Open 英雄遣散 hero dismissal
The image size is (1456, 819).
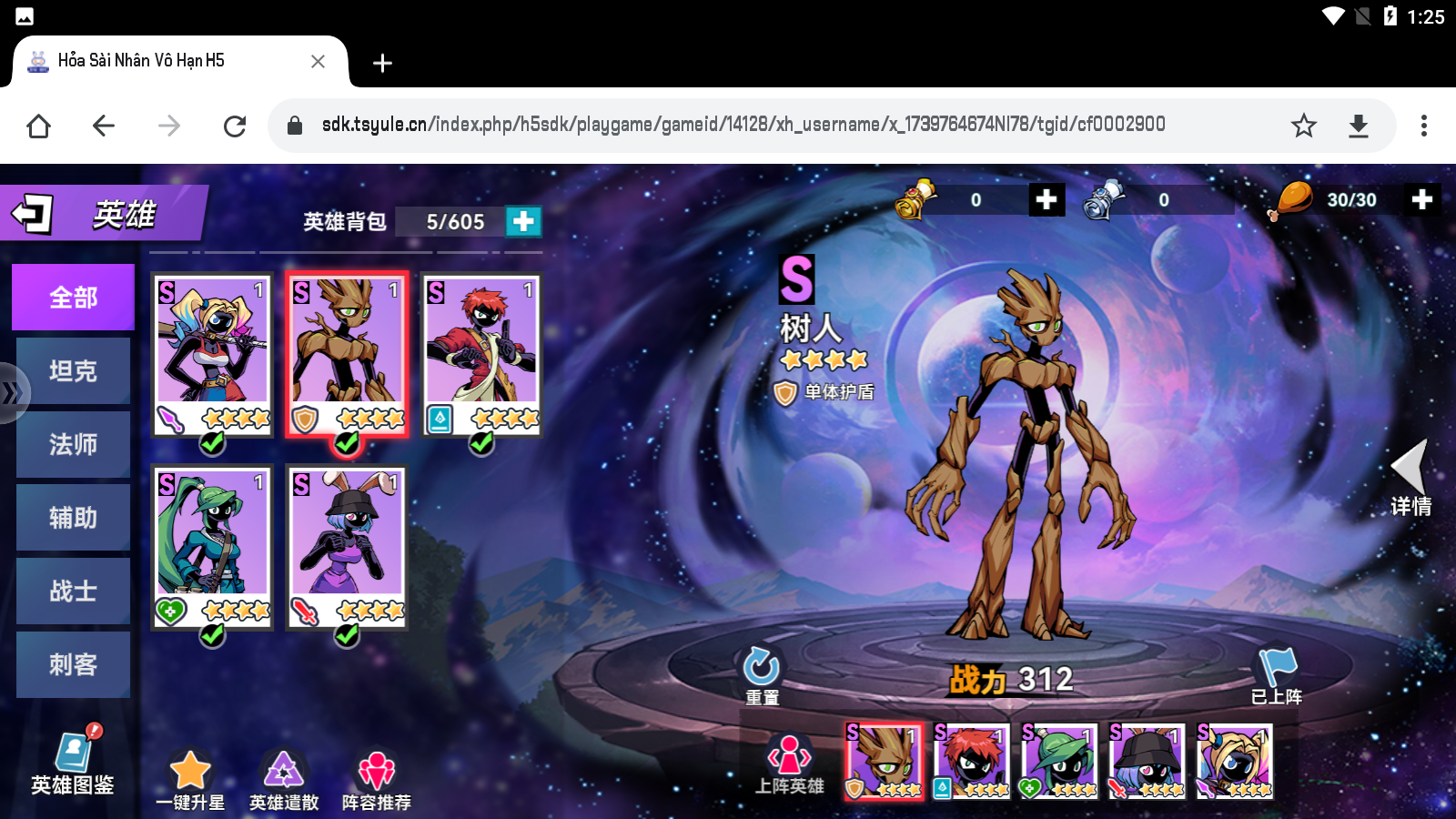click(284, 769)
